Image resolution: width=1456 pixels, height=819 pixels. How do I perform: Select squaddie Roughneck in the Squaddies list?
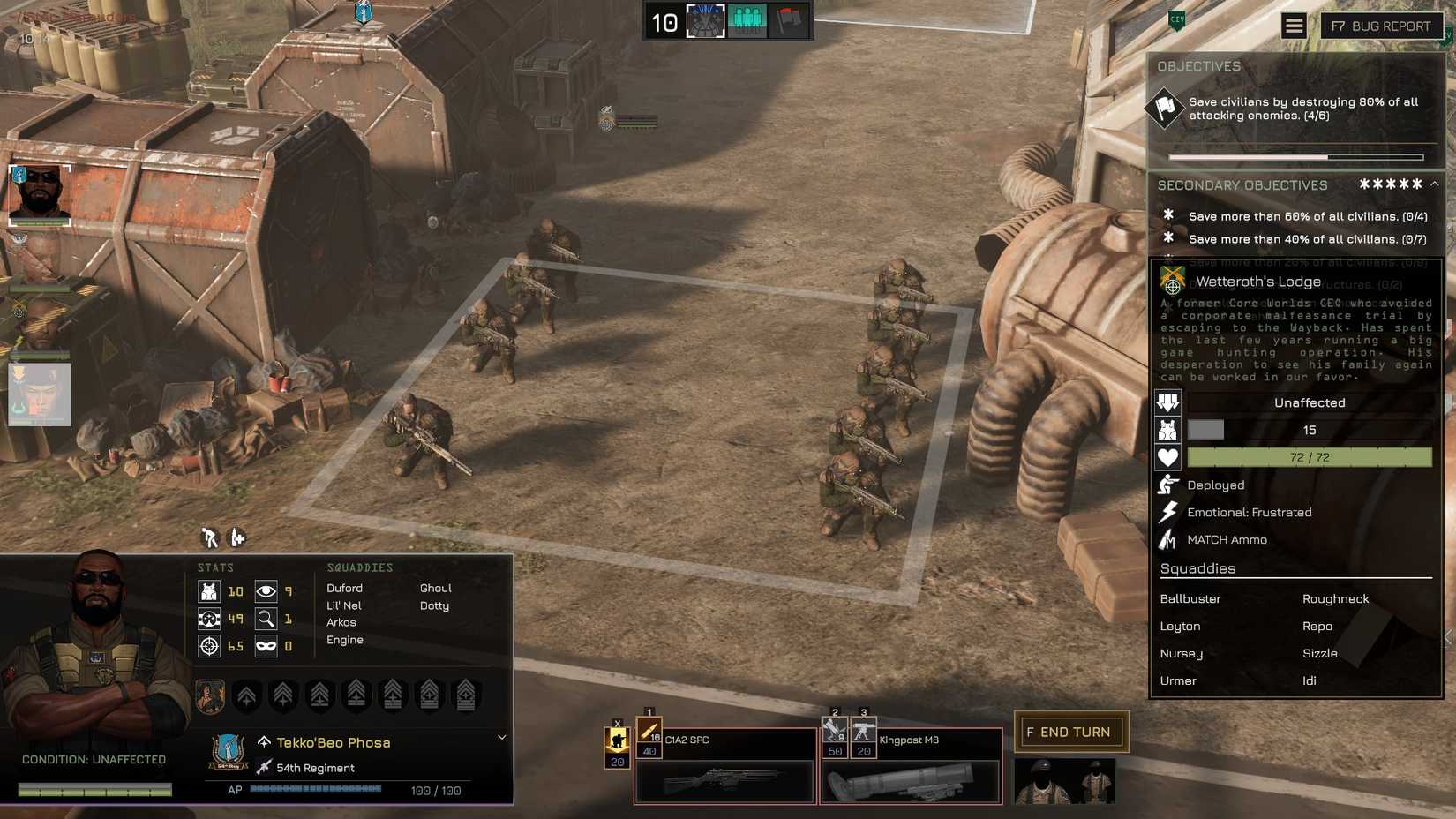coord(1335,598)
